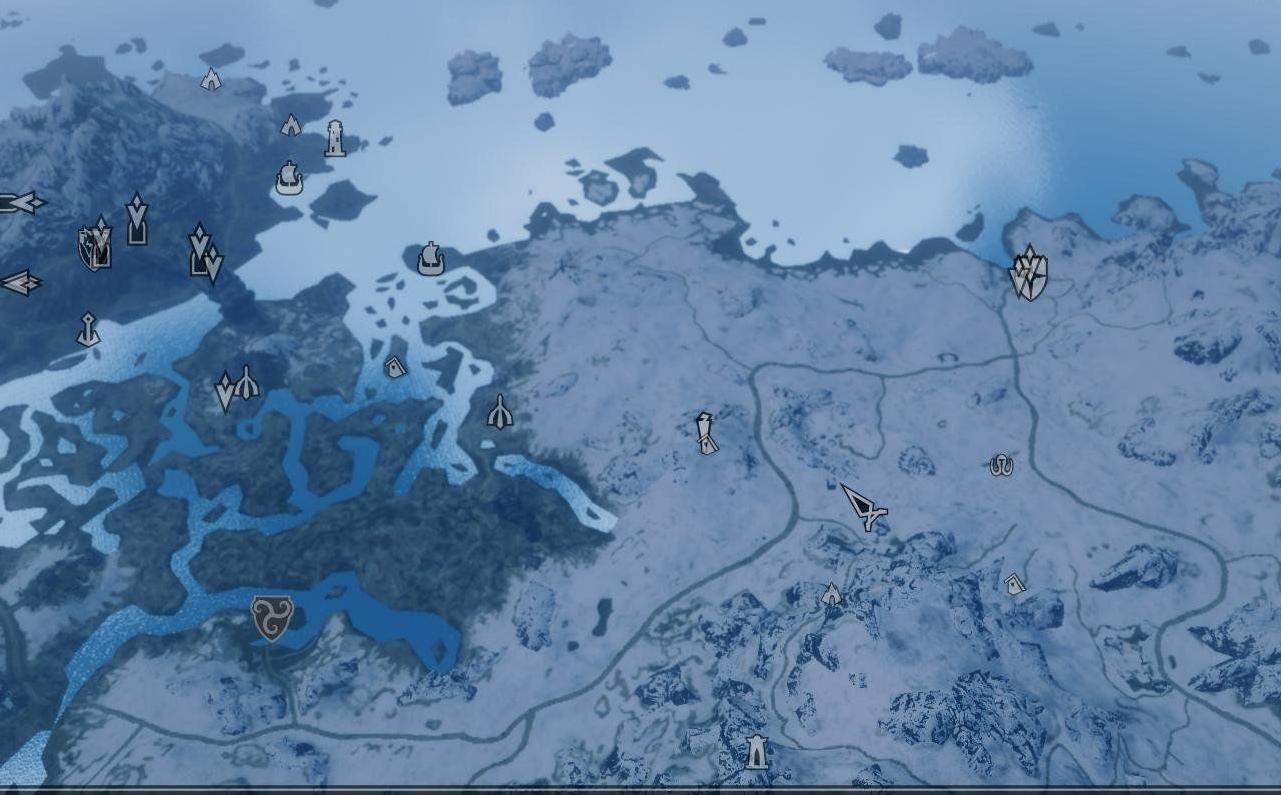Choose the Morthal triskelion shield marker
Viewport: 1281px width, 795px height.
point(271,617)
